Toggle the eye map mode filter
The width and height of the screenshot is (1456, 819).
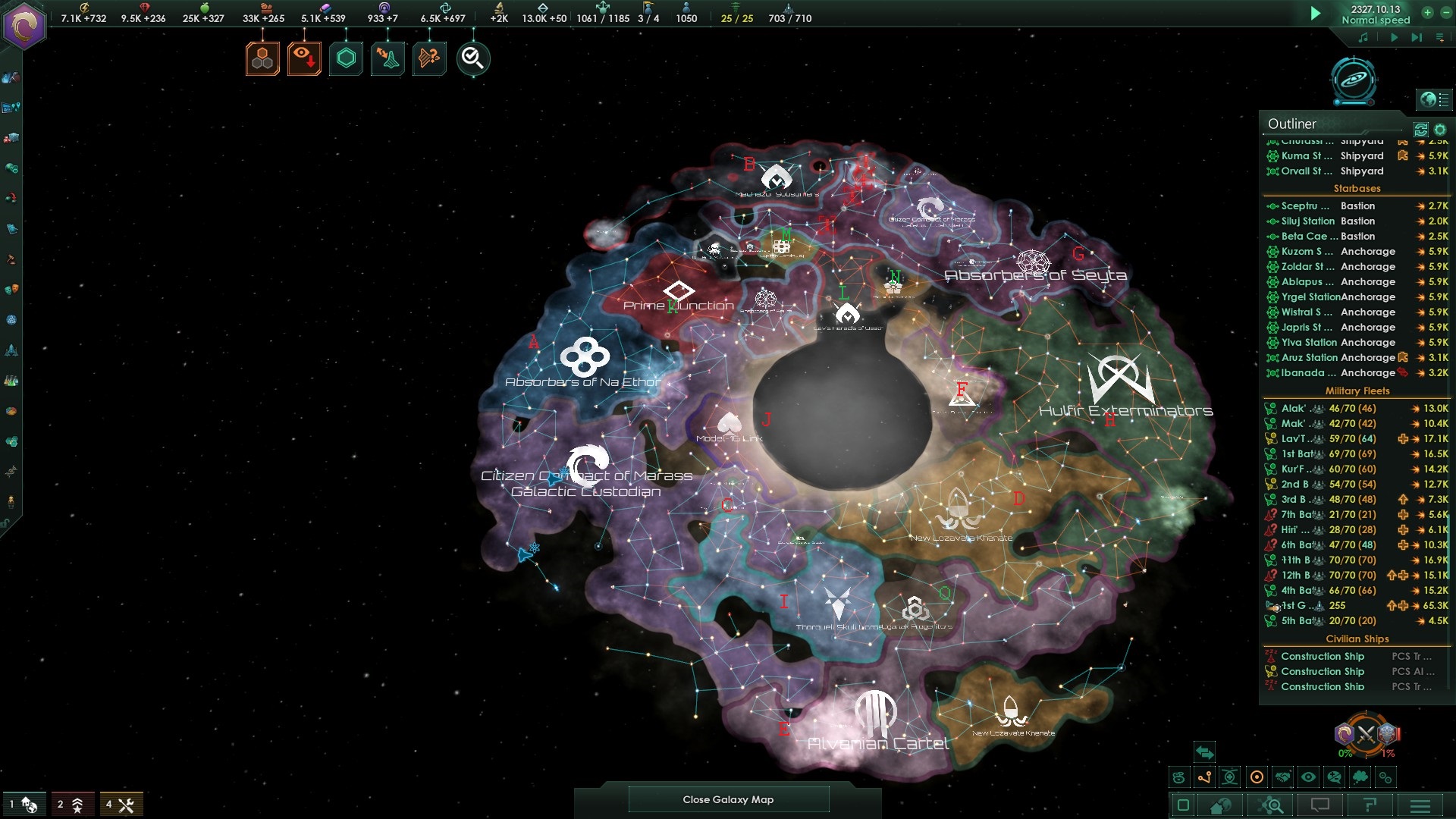click(1308, 777)
